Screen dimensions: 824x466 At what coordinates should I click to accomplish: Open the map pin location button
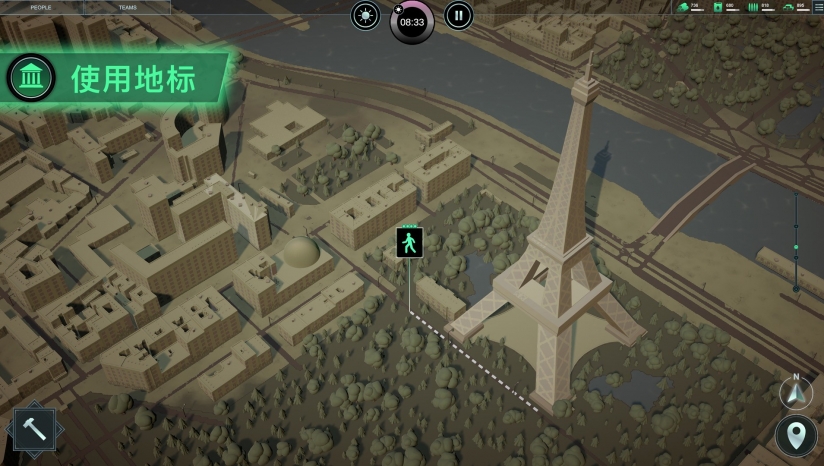pos(796,436)
